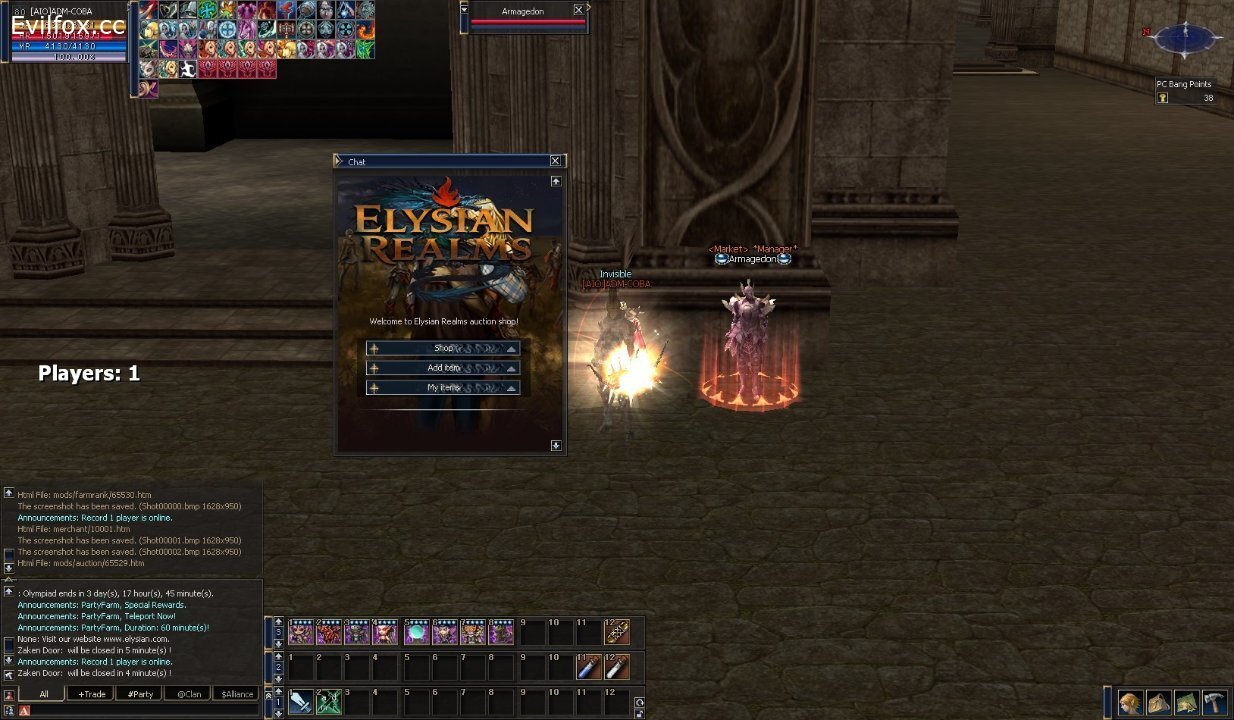Use the sword attack skill in slot 1
The image size is (1234, 720).
click(300, 701)
